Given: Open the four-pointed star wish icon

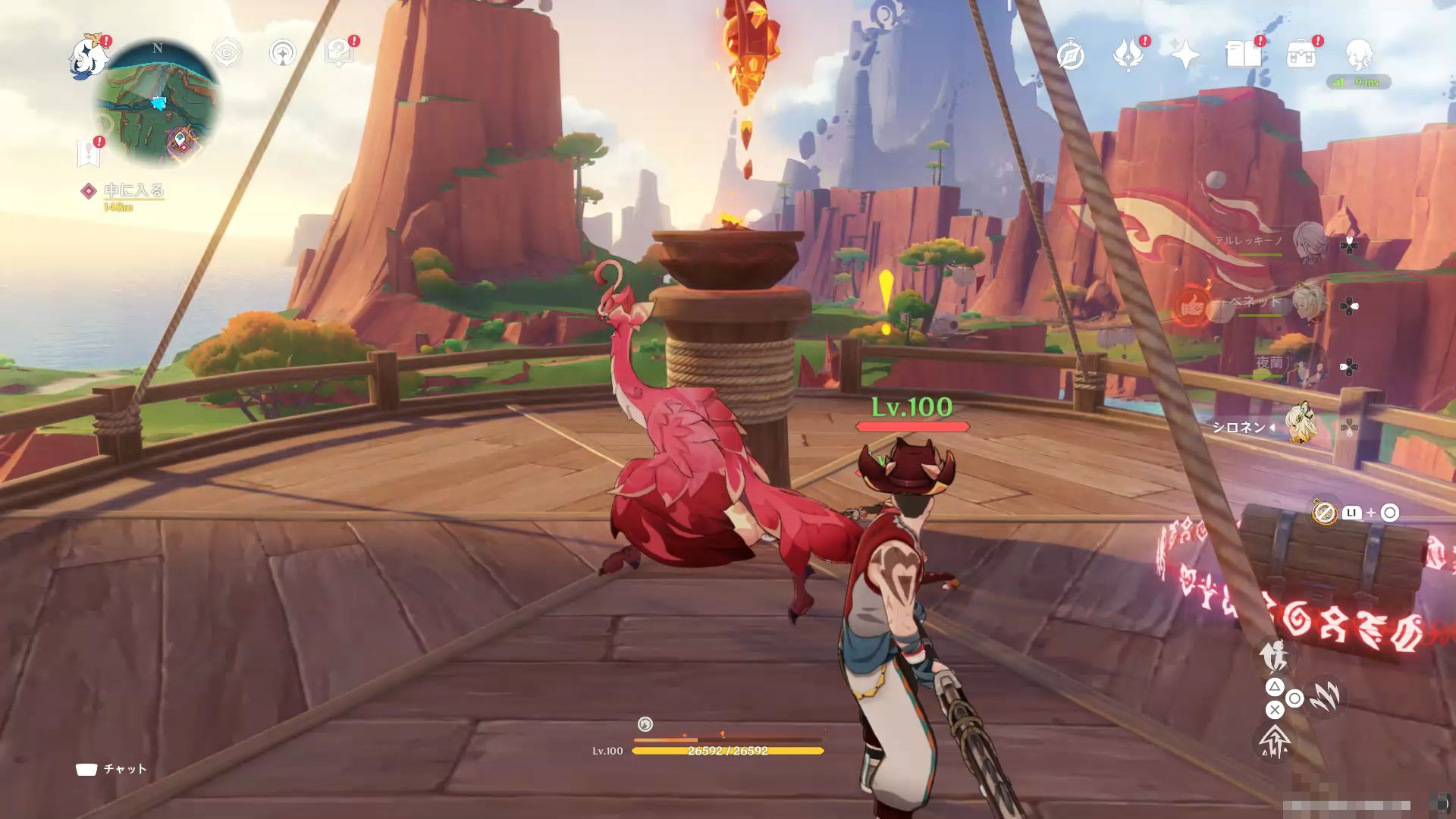Looking at the screenshot, I should 1185,55.
